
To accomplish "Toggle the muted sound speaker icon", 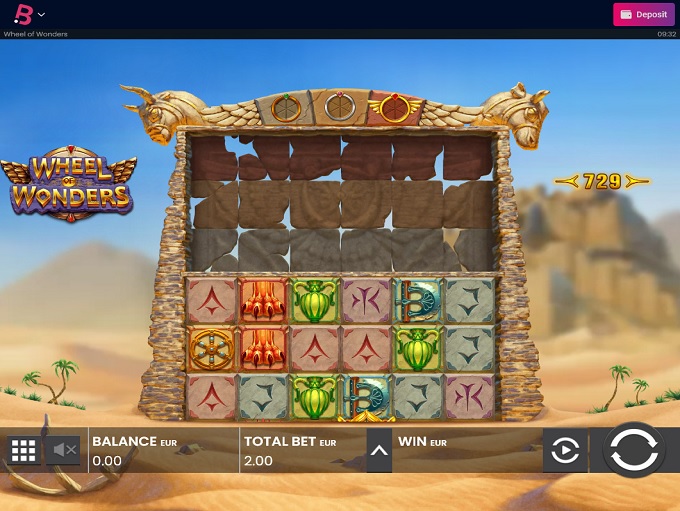I will pyautogui.click(x=65, y=451).
